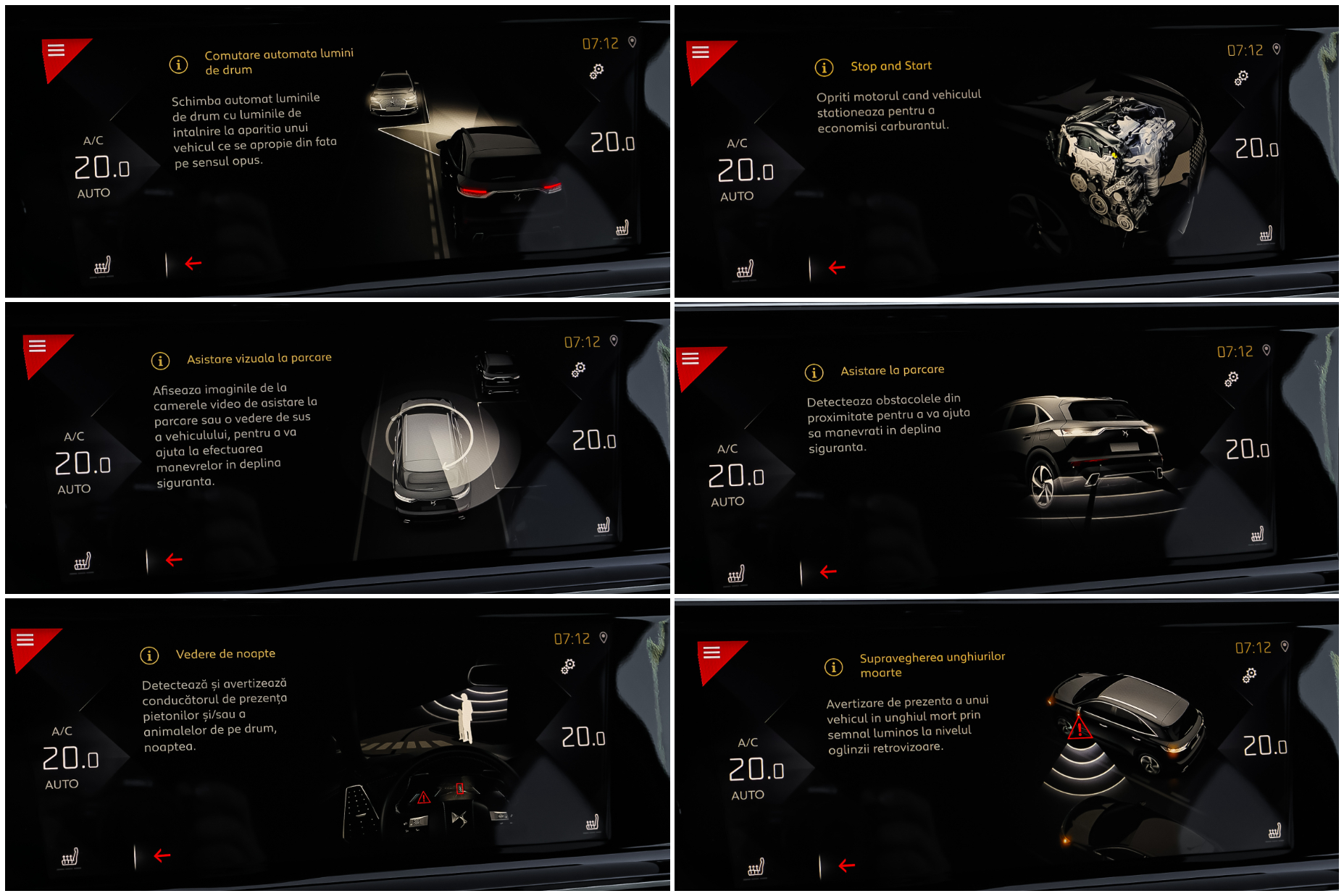Open gear settings on the Stop and Start screen
The height and width of the screenshot is (896, 1344).
click(x=1241, y=78)
